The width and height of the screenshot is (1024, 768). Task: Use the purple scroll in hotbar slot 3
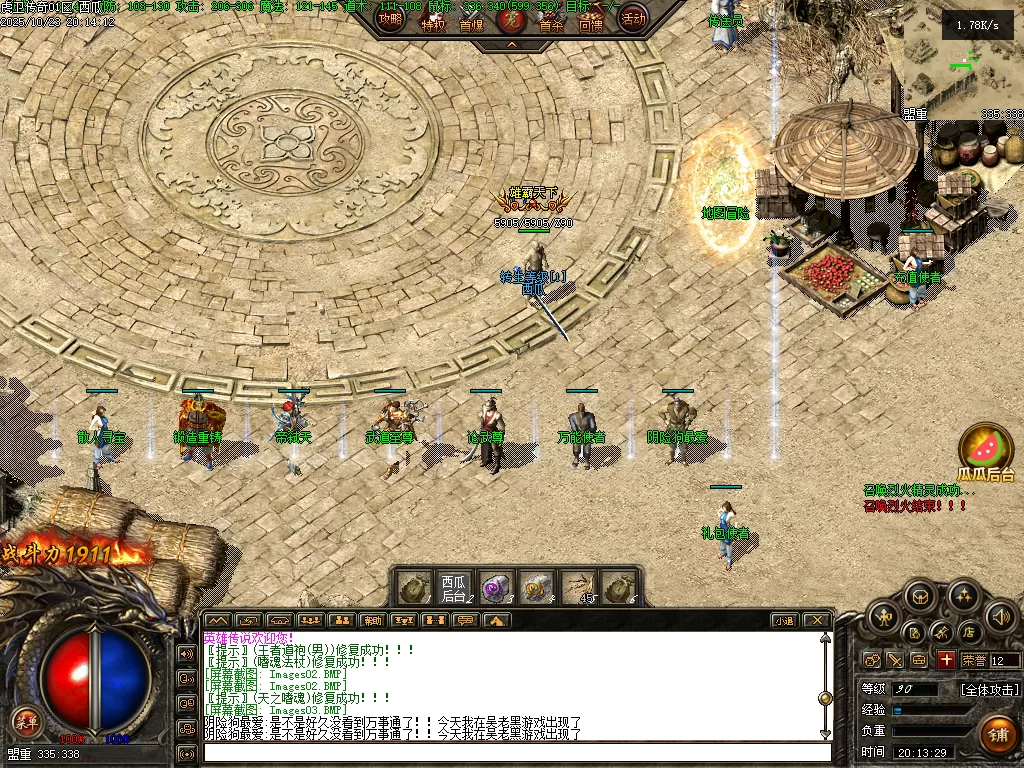[495, 588]
